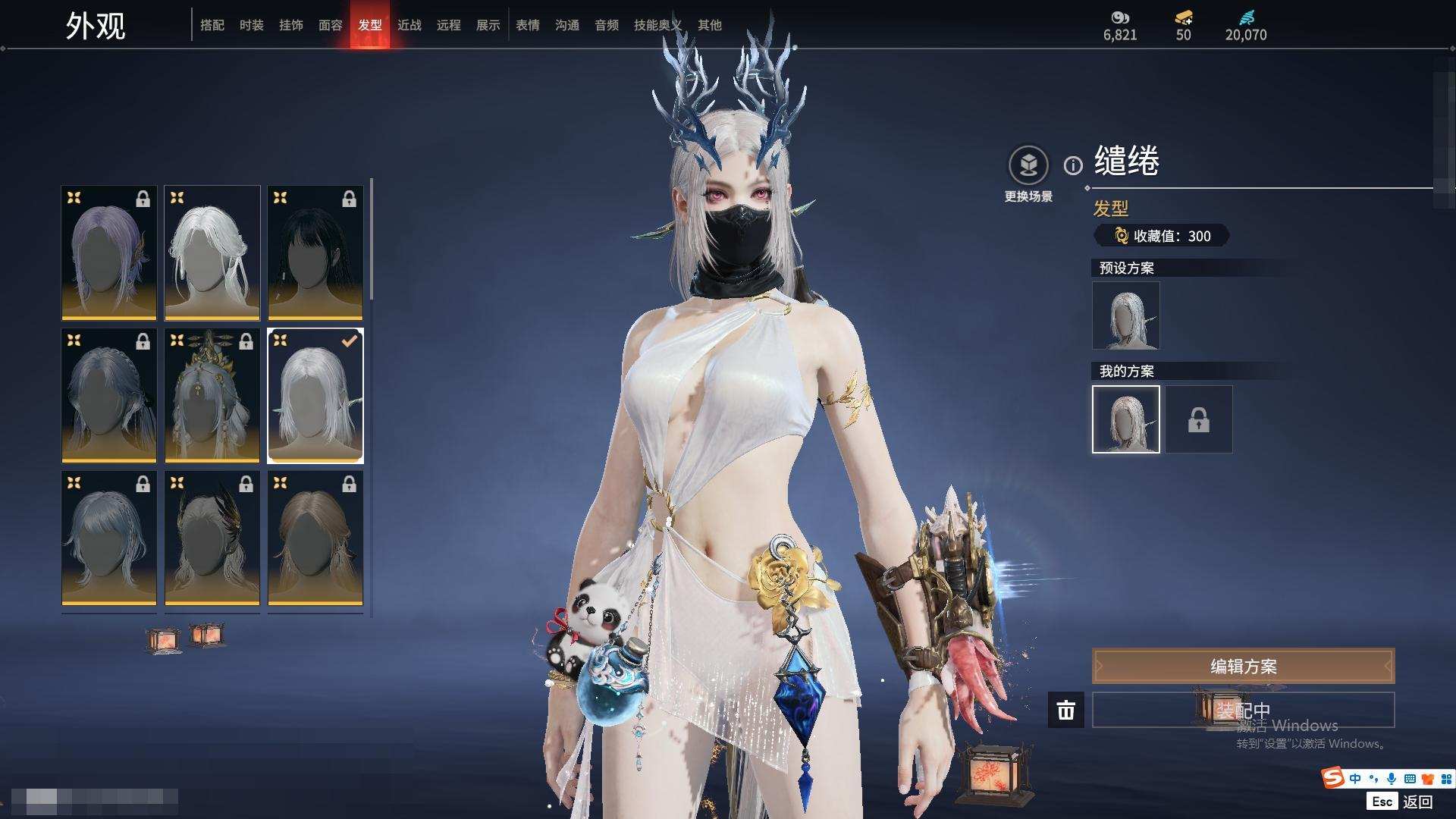Select the locked light brown hairstyle card

315,538
